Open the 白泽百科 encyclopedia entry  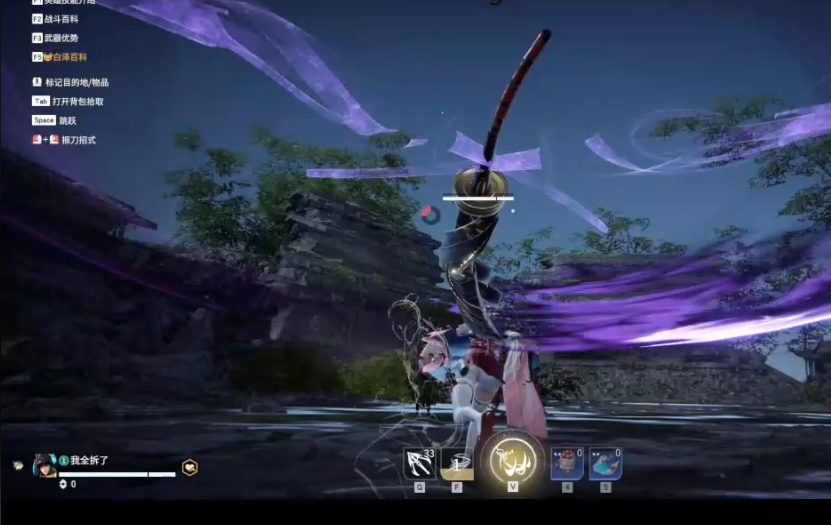pyautogui.click(x=66, y=57)
